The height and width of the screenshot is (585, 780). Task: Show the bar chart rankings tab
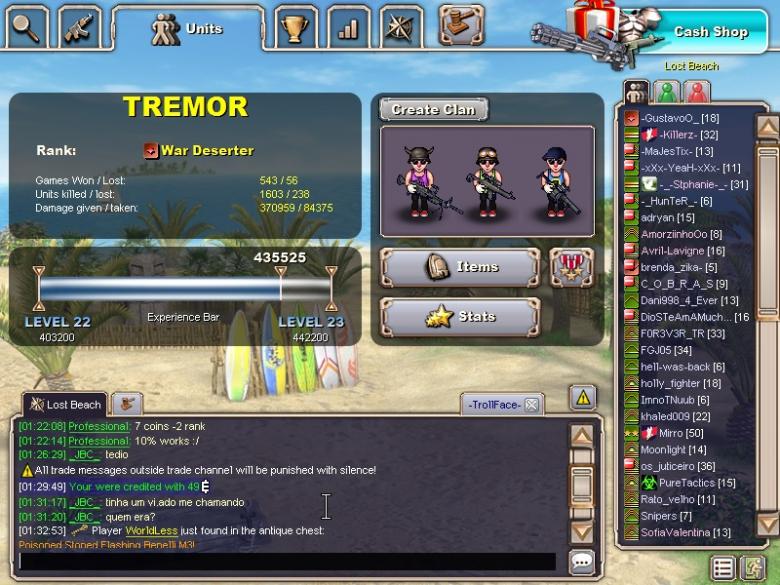348,28
